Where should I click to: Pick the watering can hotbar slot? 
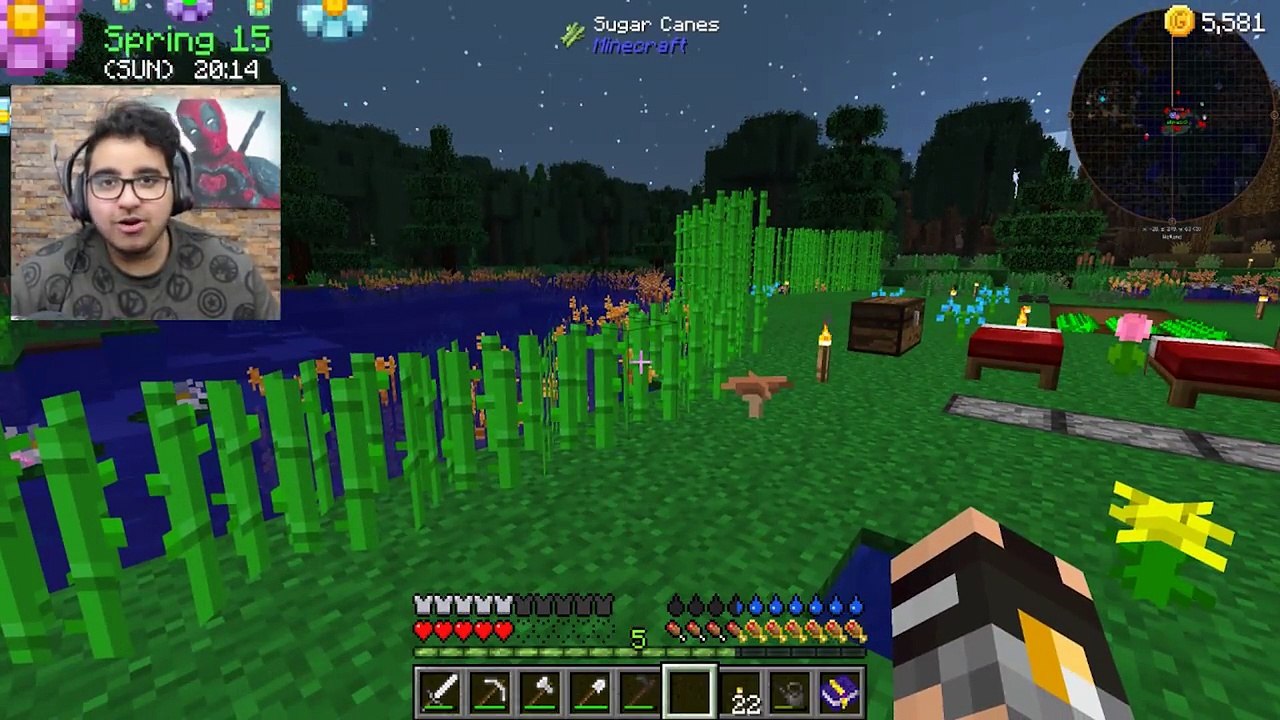pyautogui.click(x=791, y=692)
